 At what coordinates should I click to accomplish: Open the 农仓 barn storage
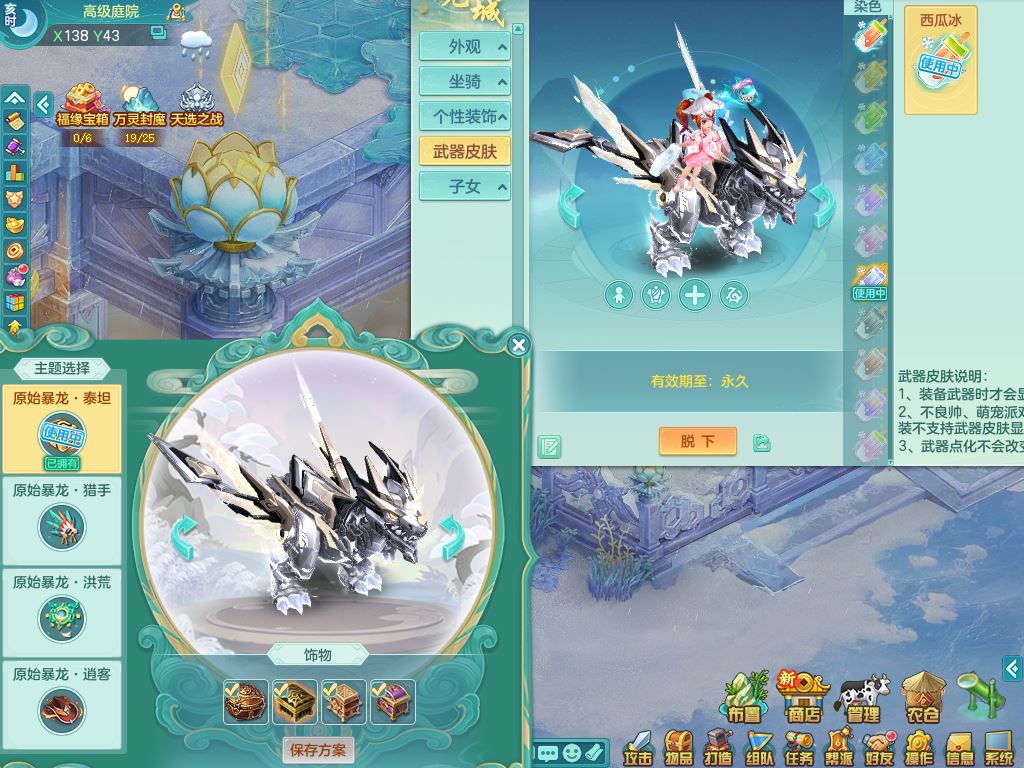coord(921,697)
